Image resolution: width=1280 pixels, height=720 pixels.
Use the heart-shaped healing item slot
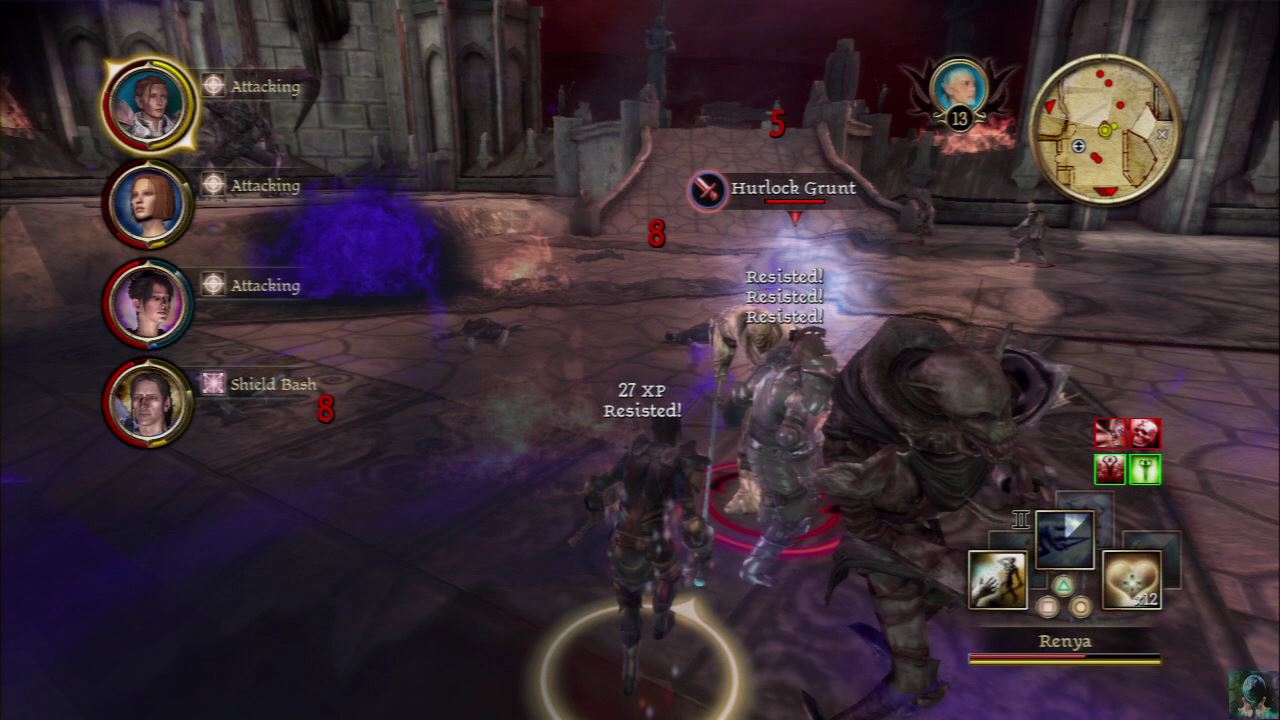point(1131,579)
